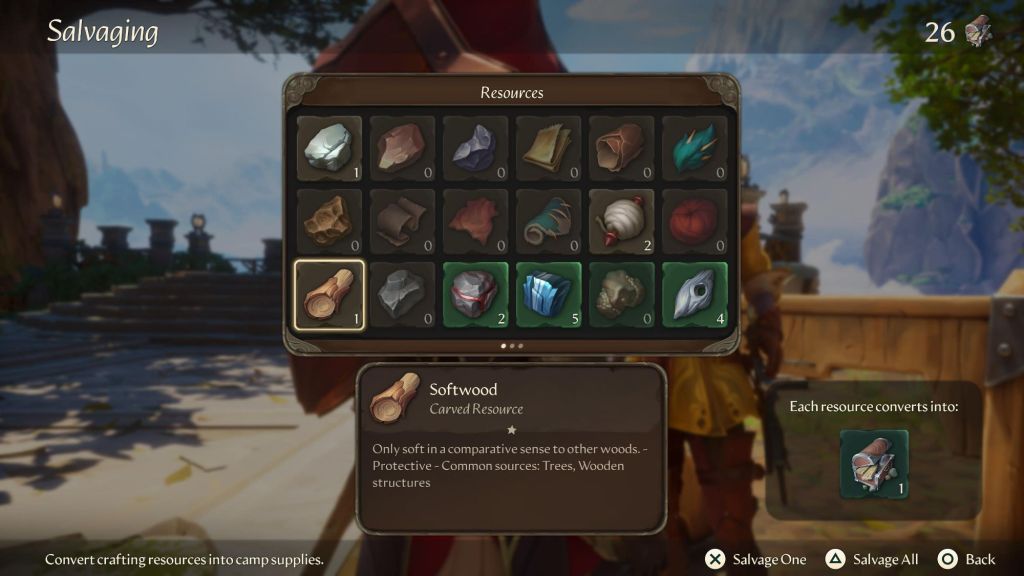Viewport: 1024px width, 576px height.
Task: Choose the rolled teal fabric resource
Action: [x=548, y=221]
